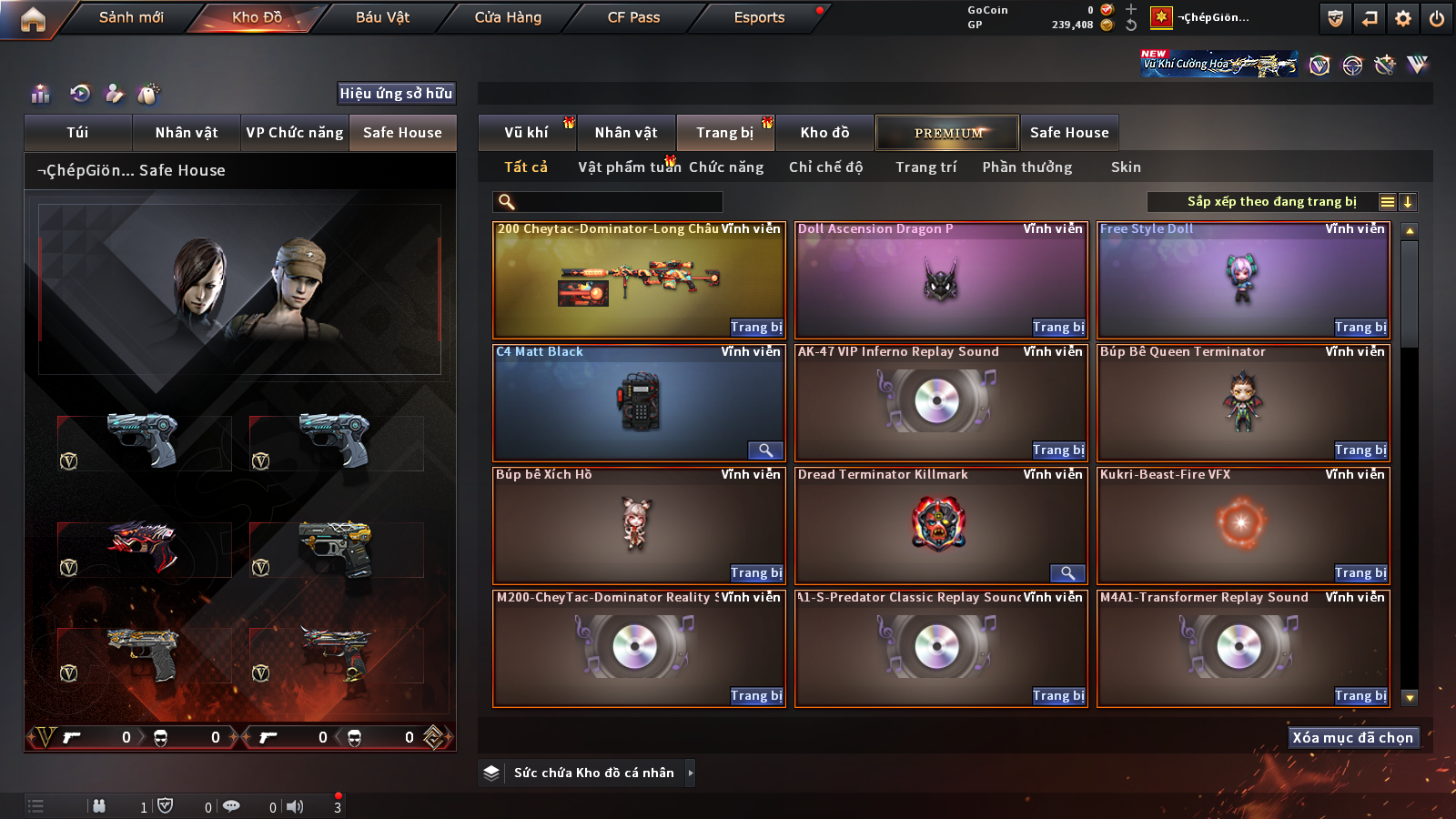Open VP Chức năng tab

295,133
